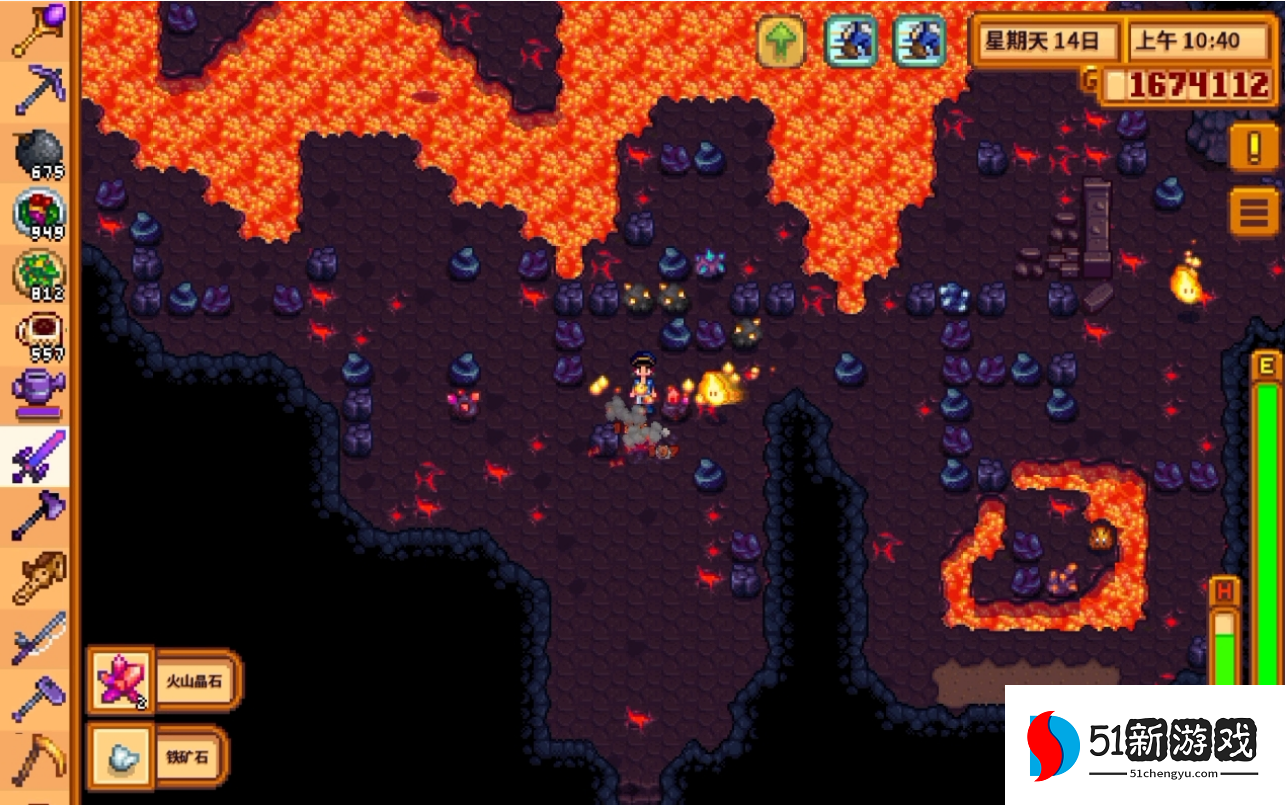Choose the salad stack of 949
The image size is (1285, 805).
pyautogui.click(x=38, y=213)
